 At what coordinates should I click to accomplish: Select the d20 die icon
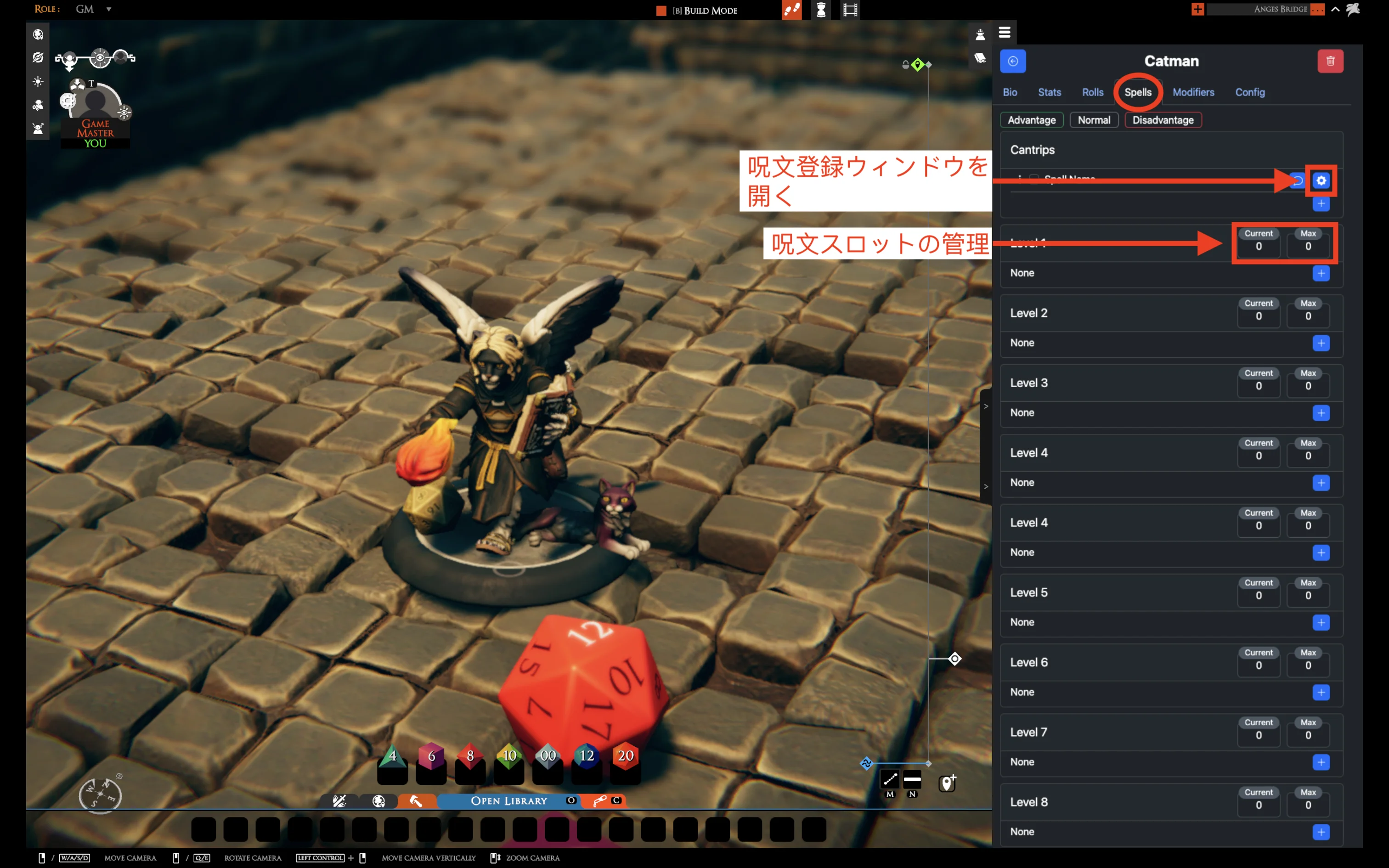point(625,756)
